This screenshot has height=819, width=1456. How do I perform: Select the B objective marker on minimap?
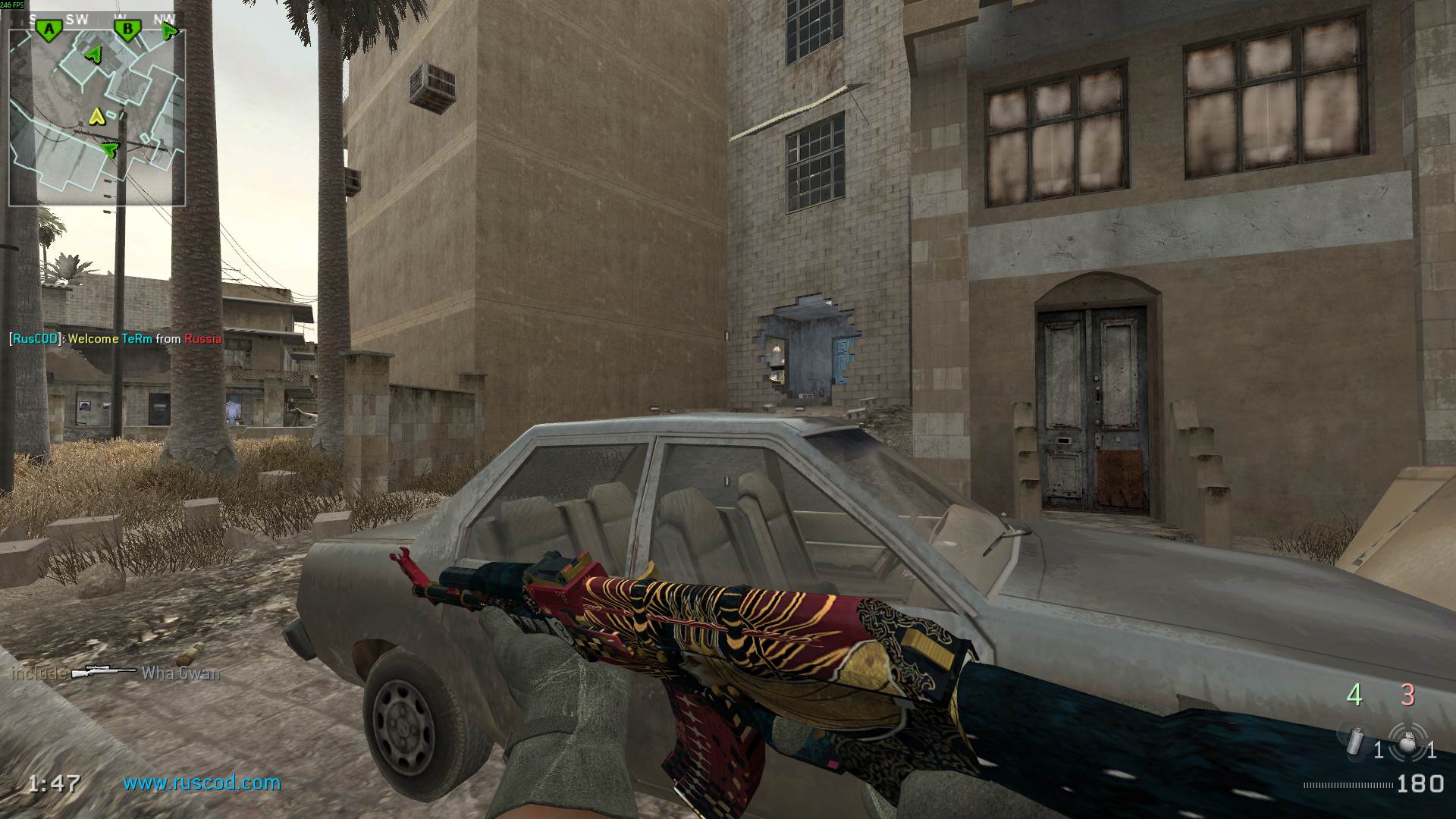tap(128, 30)
